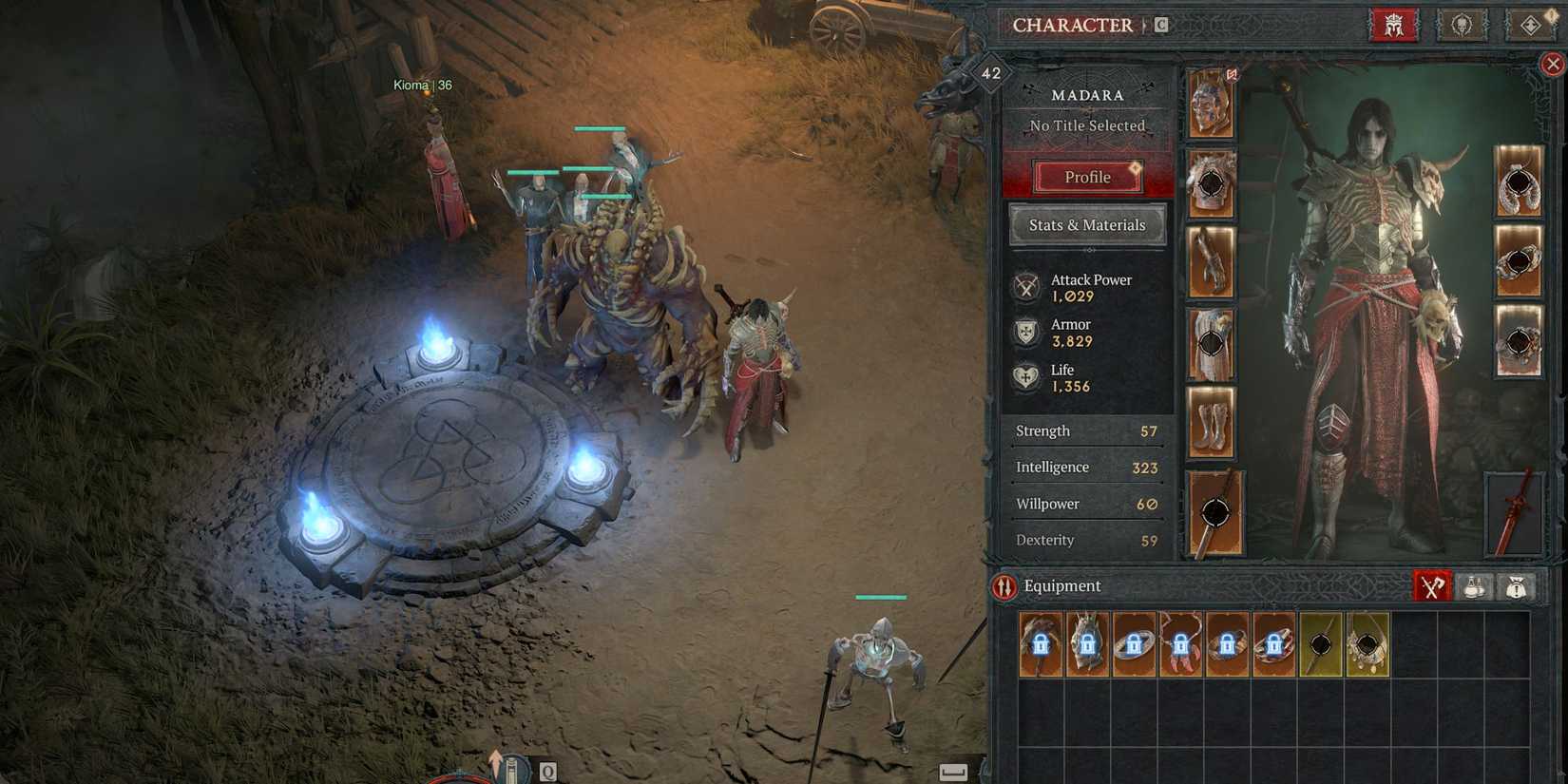Expand the Stats & Materials section
The height and width of the screenshot is (784, 1568).
point(1086,225)
